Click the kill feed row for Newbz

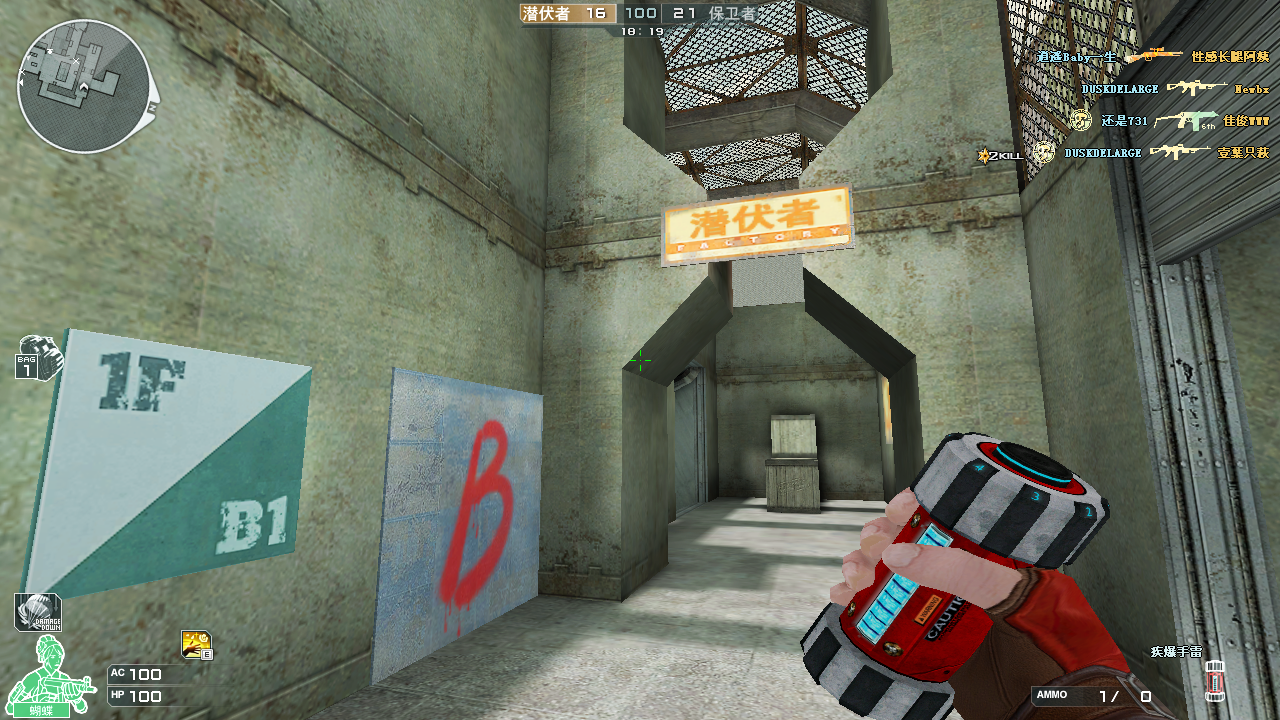(1174, 89)
